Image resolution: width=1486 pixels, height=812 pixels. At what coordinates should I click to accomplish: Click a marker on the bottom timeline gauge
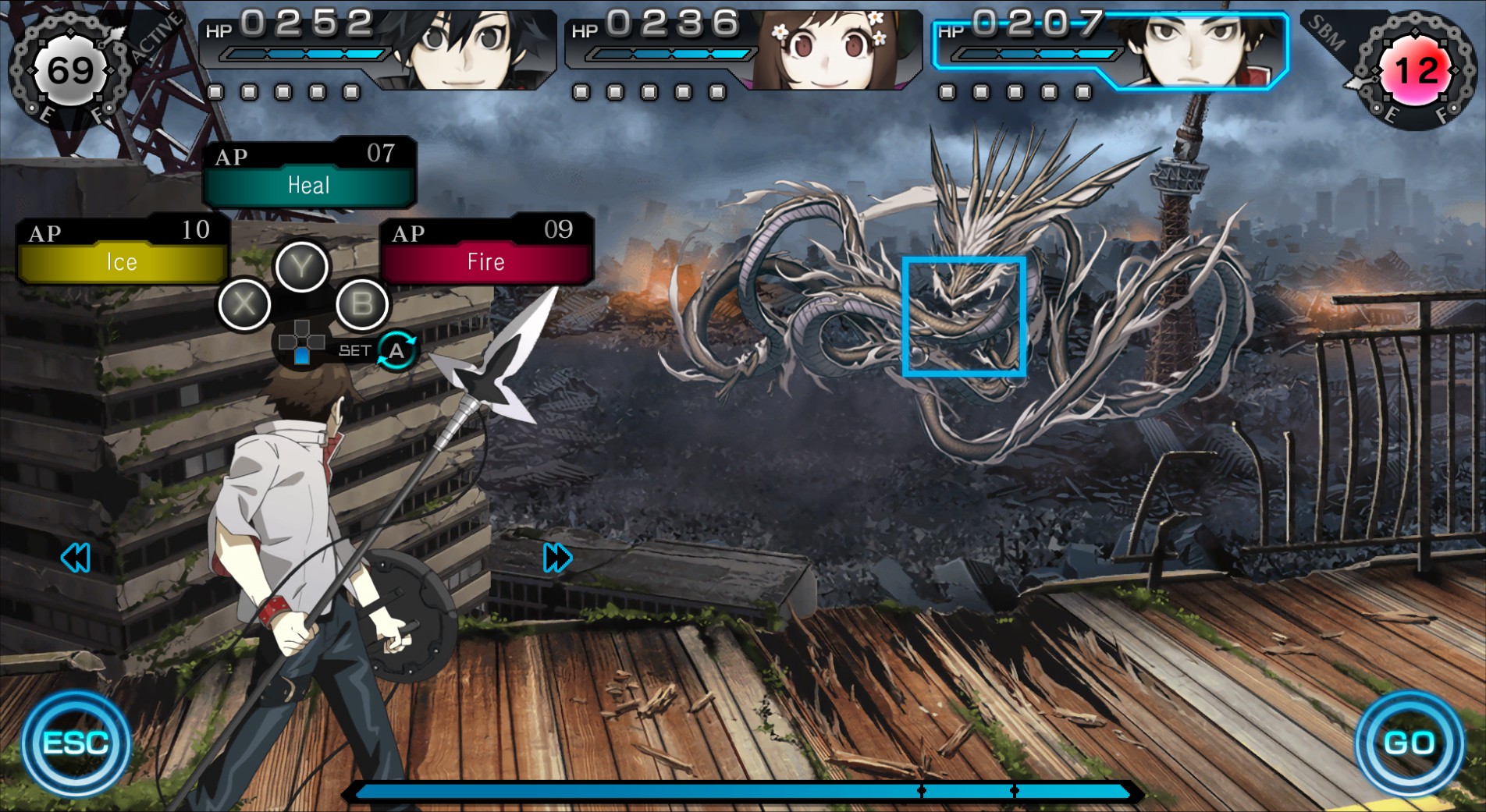tap(922, 790)
